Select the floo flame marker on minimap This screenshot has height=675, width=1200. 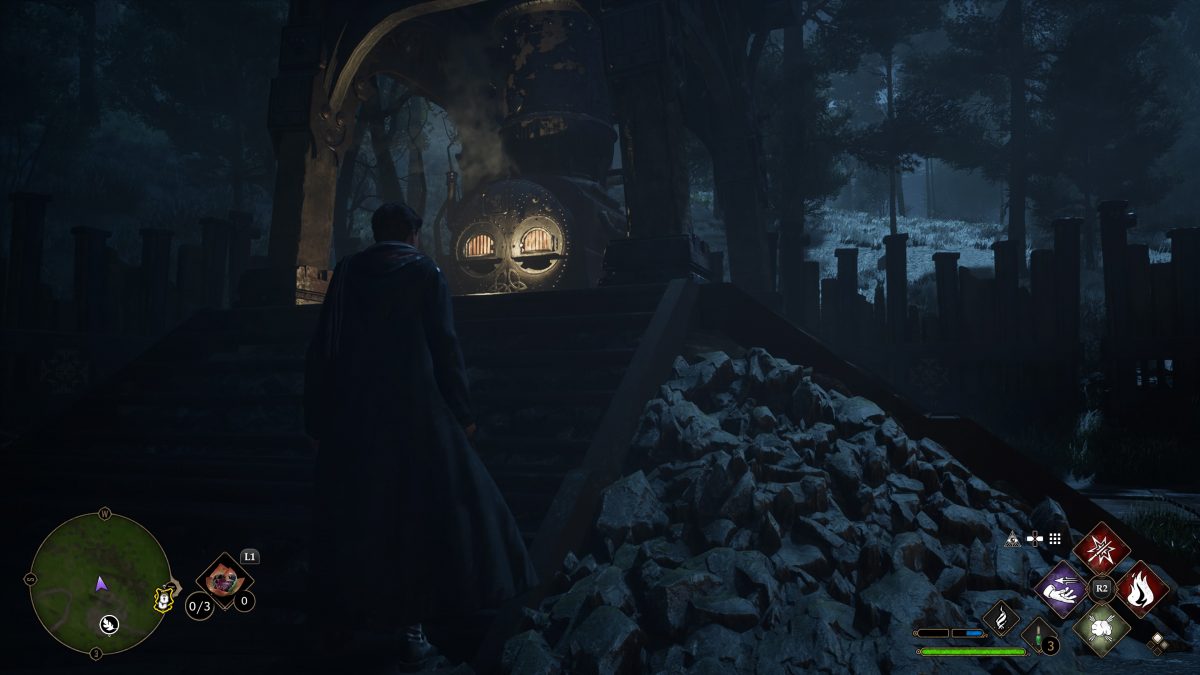(x=107, y=624)
